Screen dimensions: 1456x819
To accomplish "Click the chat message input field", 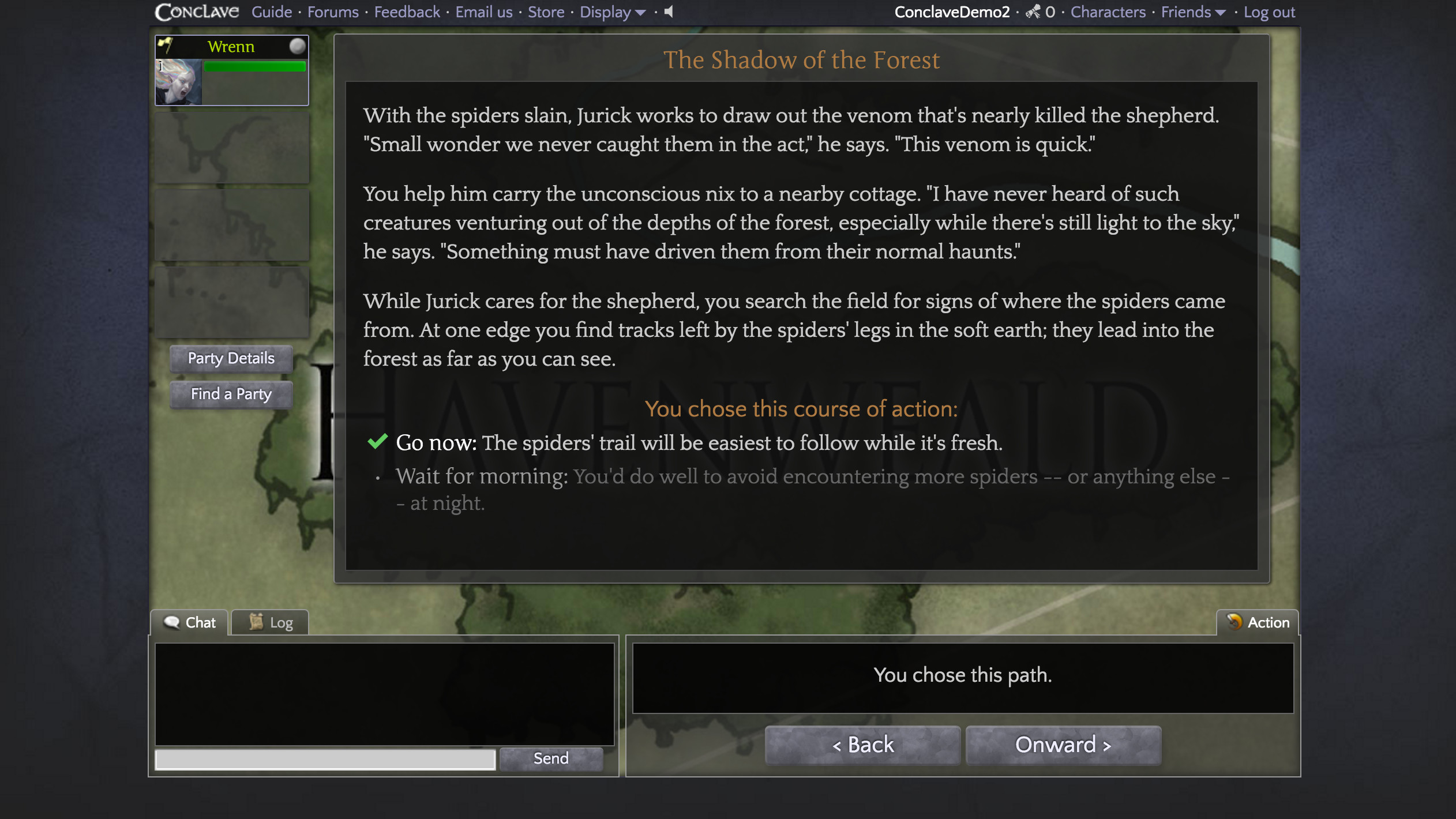I will (324, 758).
